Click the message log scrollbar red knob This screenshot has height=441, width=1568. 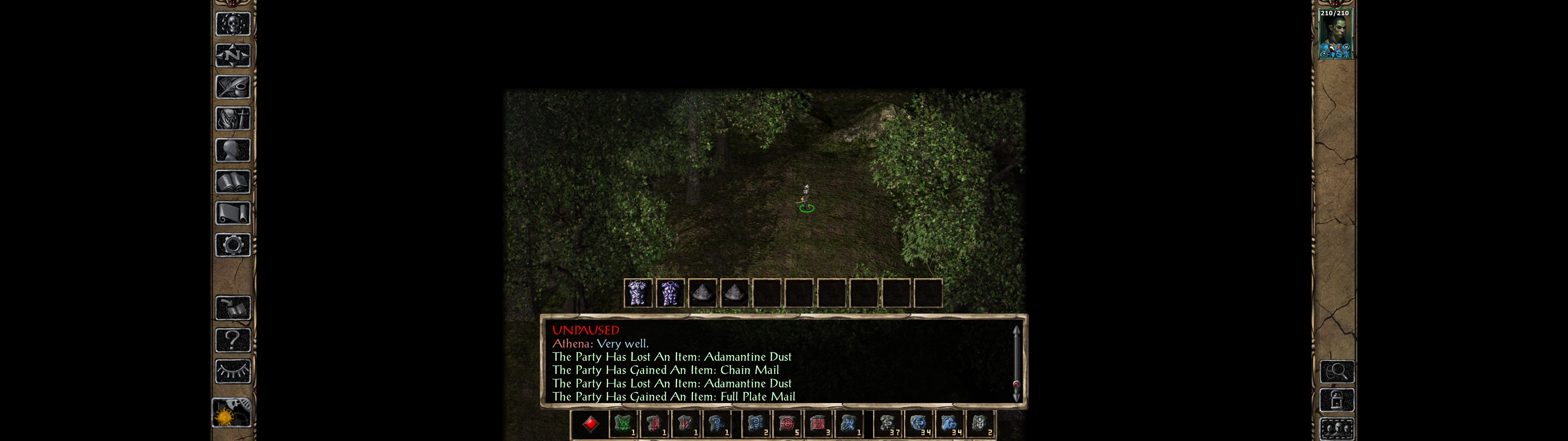click(x=1016, y=384)
